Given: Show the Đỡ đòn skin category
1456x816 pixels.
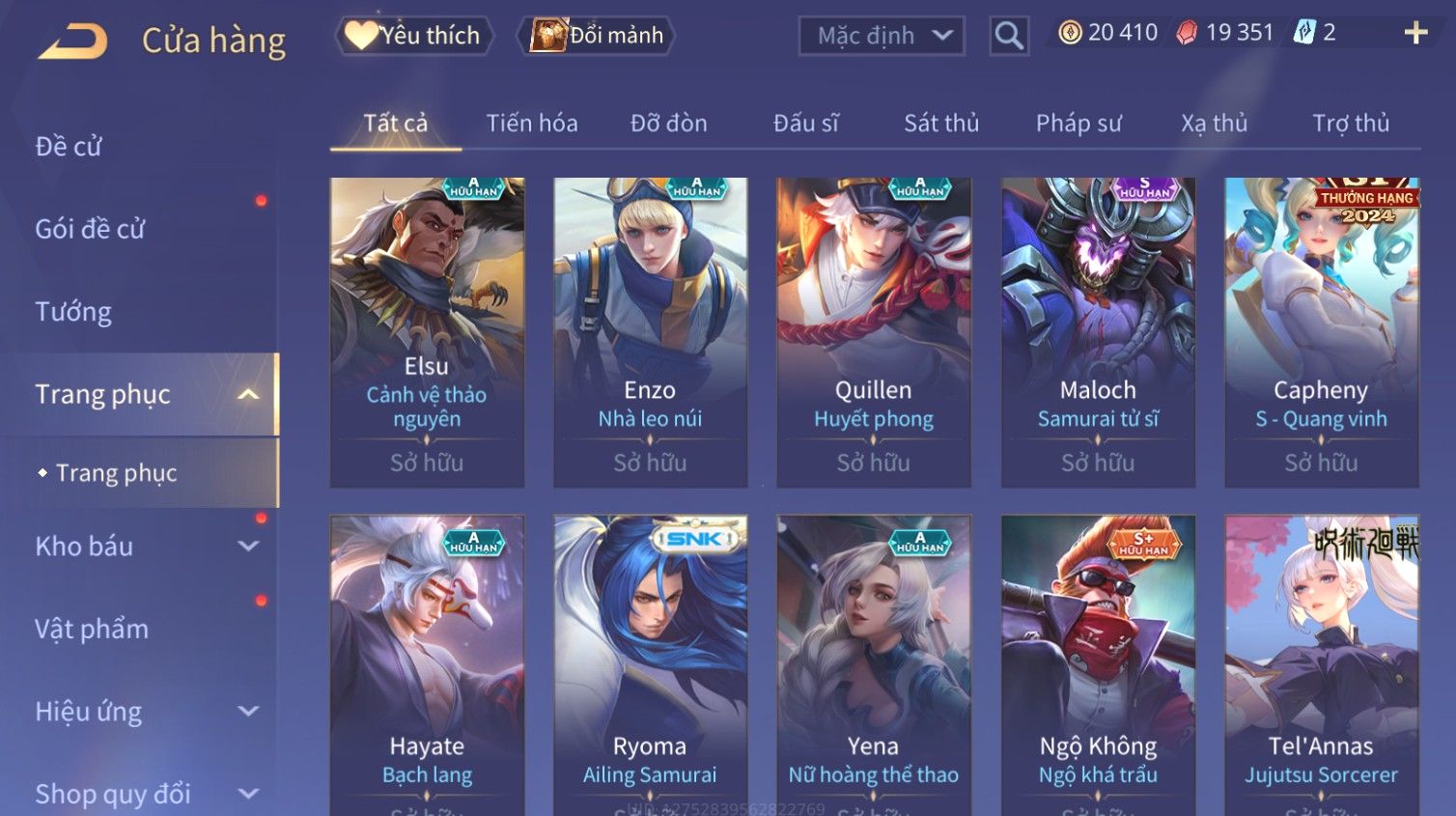Looking at the screenshot, I should pos(668,124).
